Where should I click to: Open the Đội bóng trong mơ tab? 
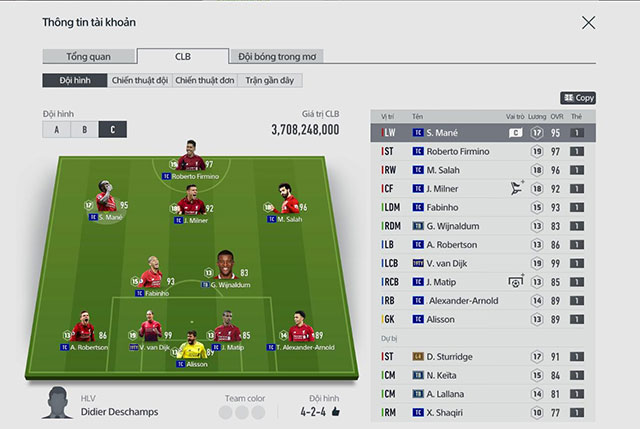pos(277,57)
